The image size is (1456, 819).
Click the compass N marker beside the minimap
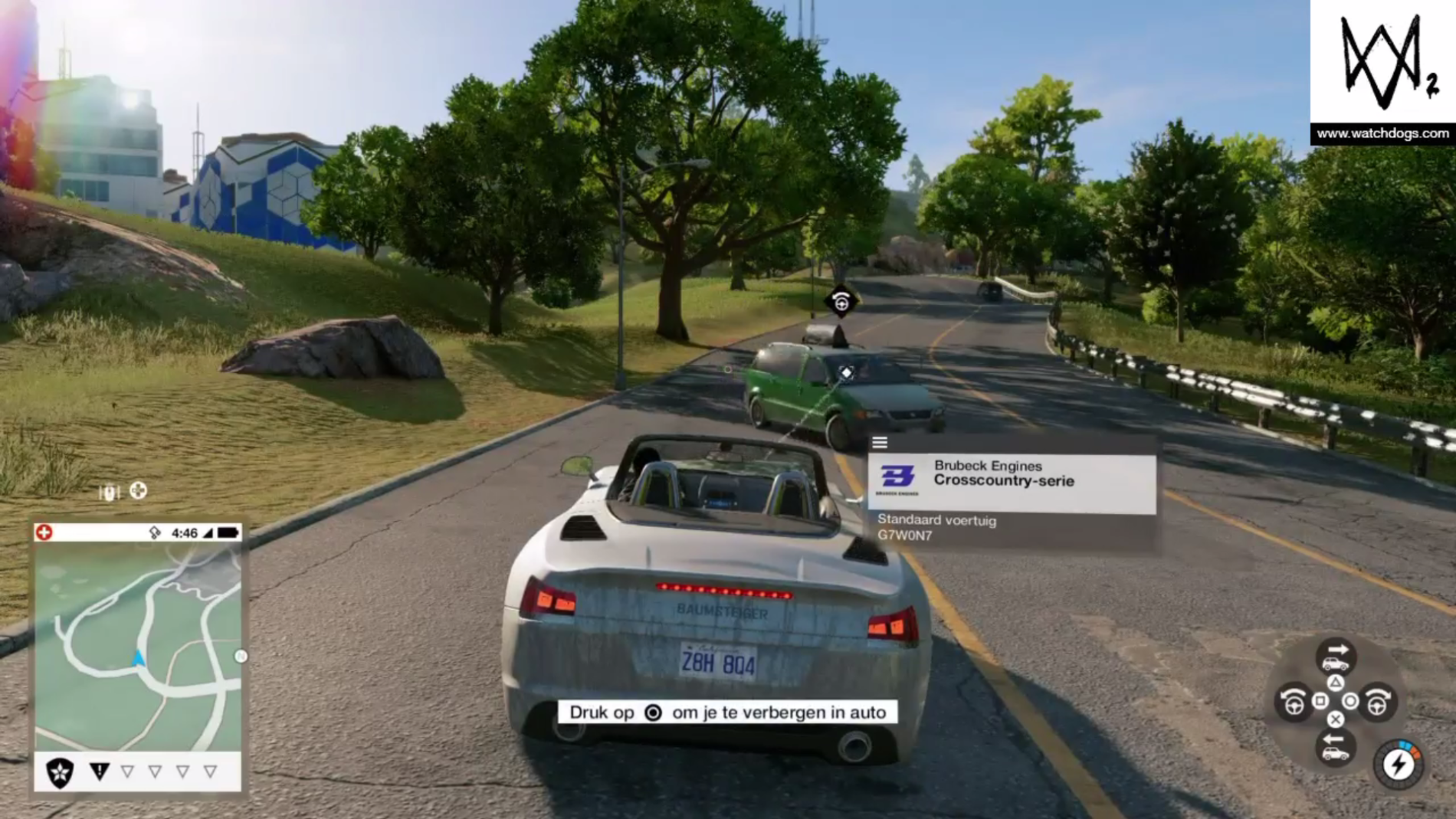pyautogui.click(x=241, y=654)
